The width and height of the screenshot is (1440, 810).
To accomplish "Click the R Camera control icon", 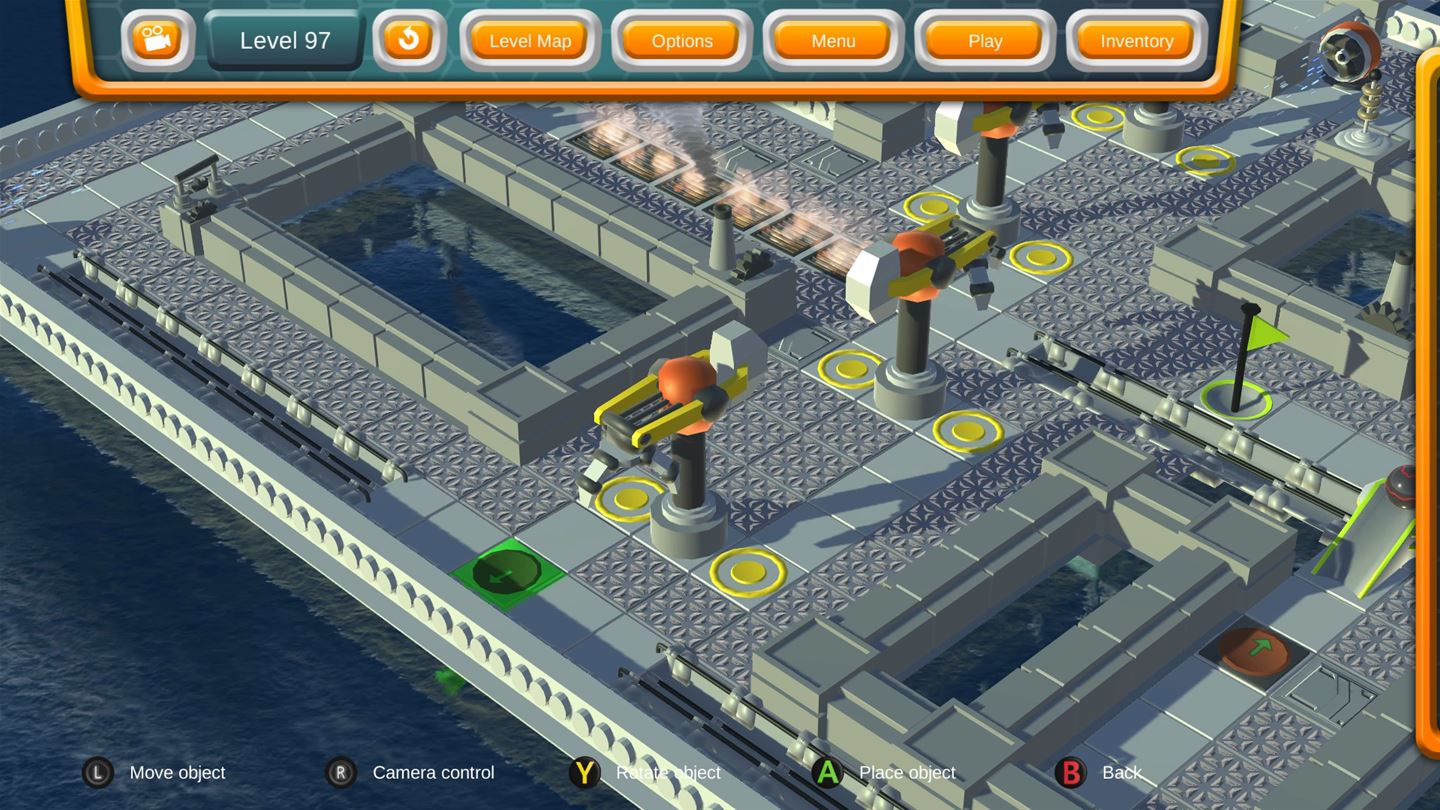I will point(340,772).
